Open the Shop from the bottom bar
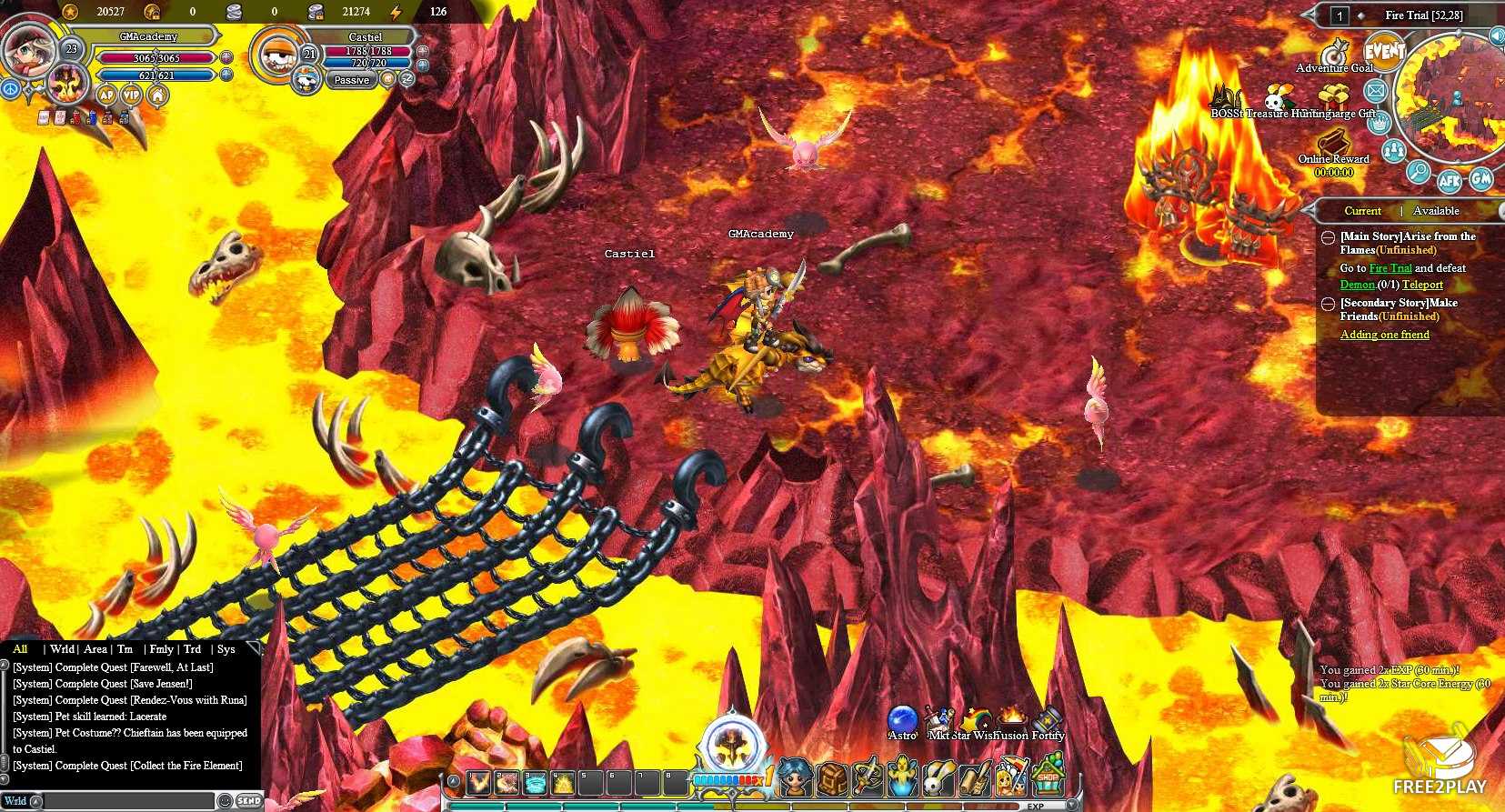1505x812 pixels. pyautogui.click(x=1048, y=779)
